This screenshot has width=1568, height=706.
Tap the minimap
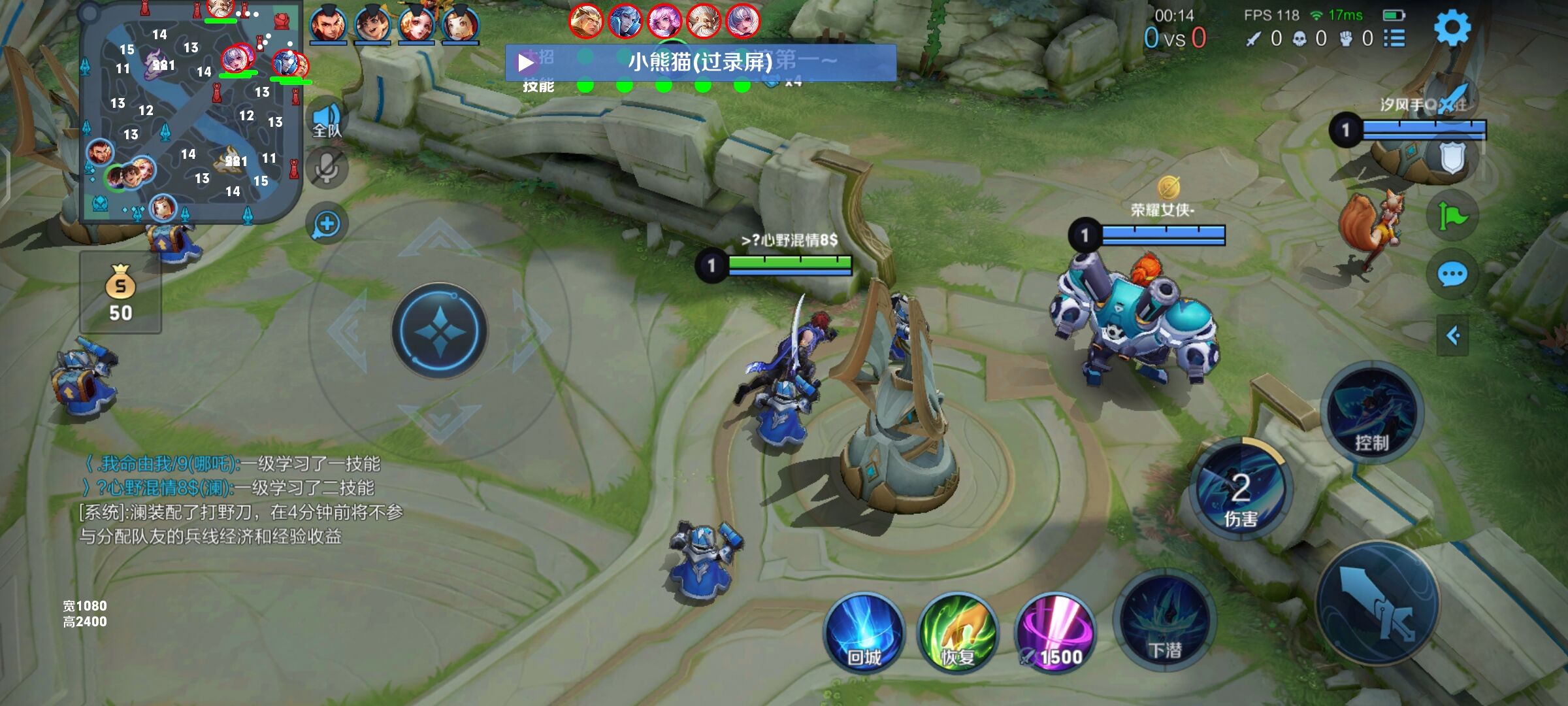click(189, 111)
